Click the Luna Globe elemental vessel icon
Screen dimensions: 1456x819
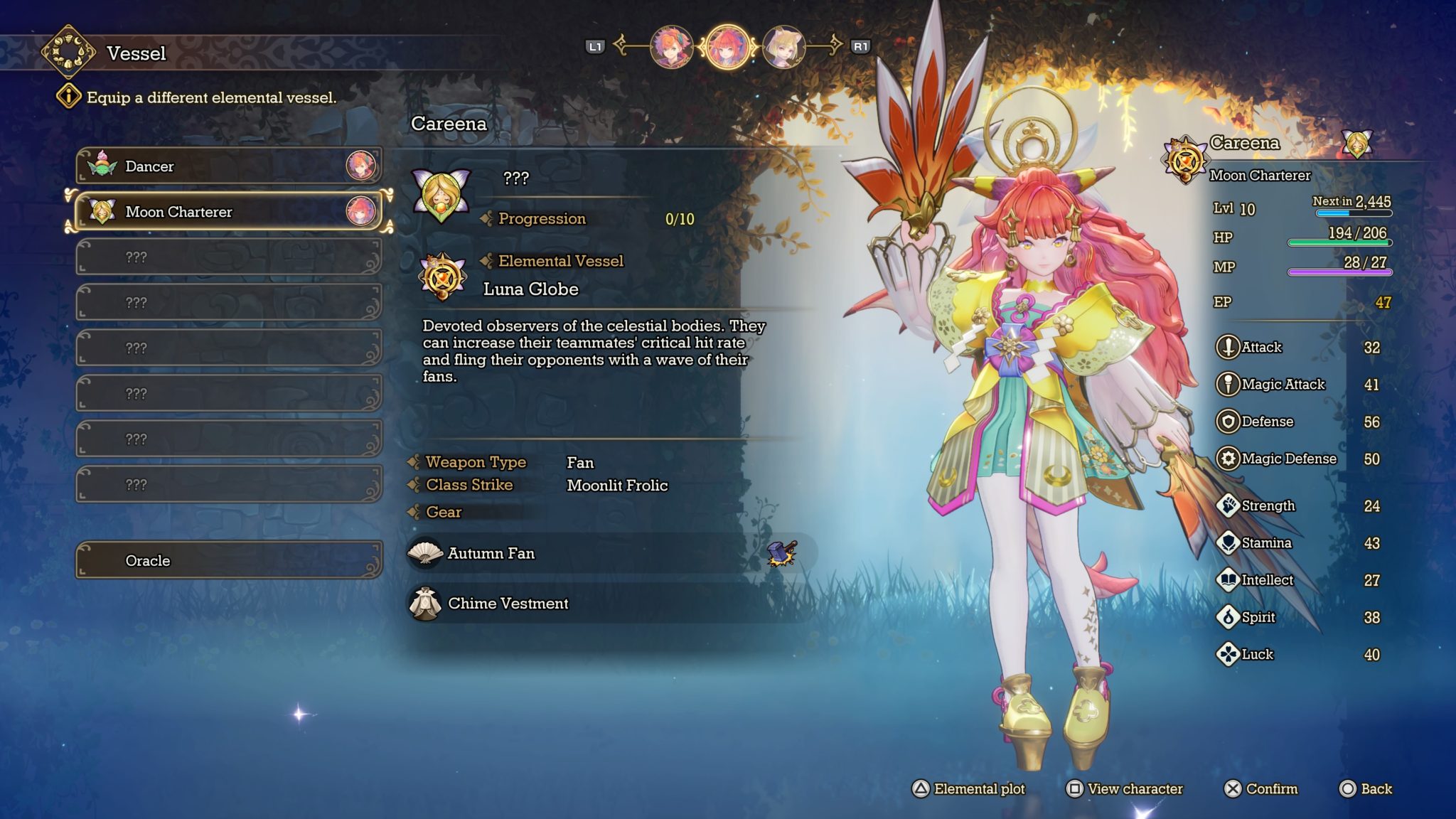pos(442,277)
